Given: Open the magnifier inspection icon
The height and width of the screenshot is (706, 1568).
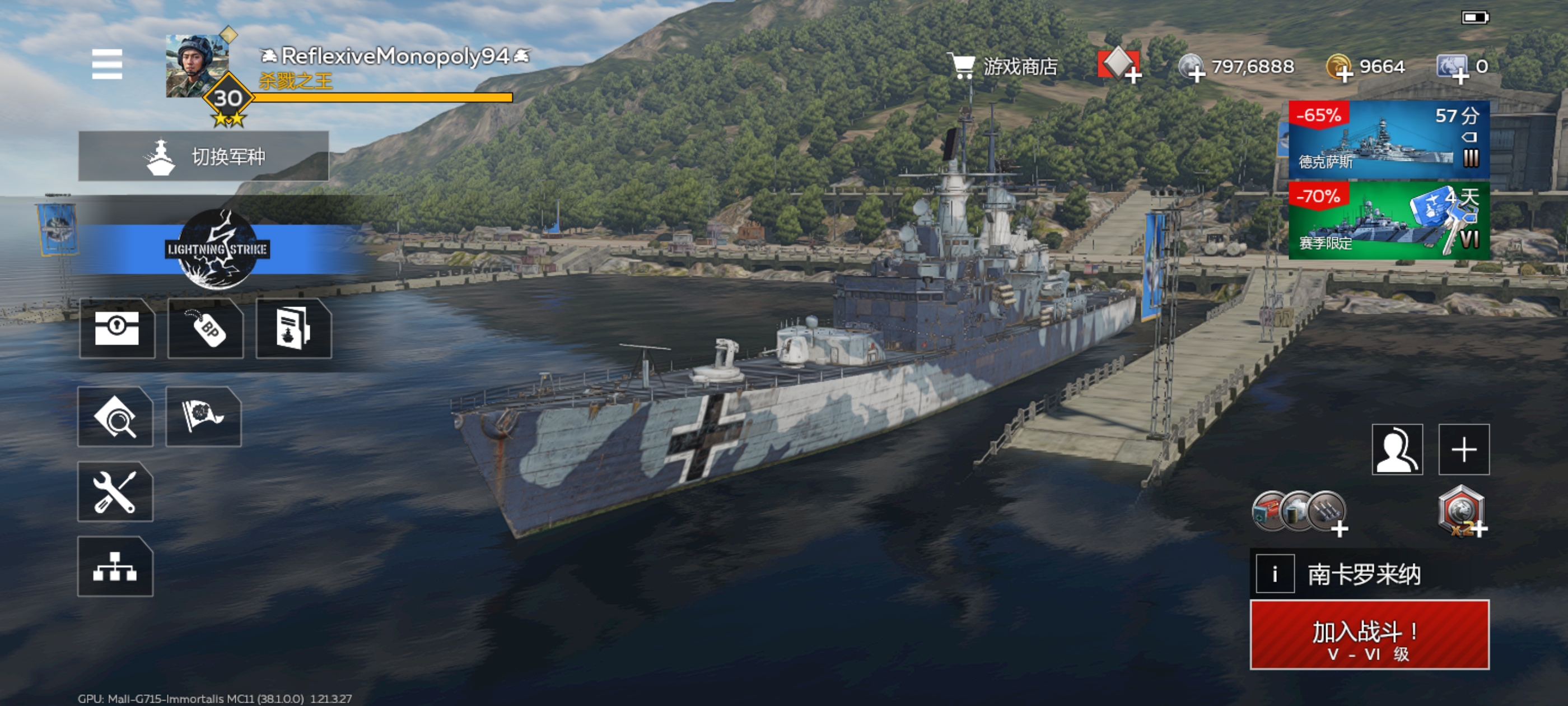Looking at the screenshot, I should click(115, 417).
